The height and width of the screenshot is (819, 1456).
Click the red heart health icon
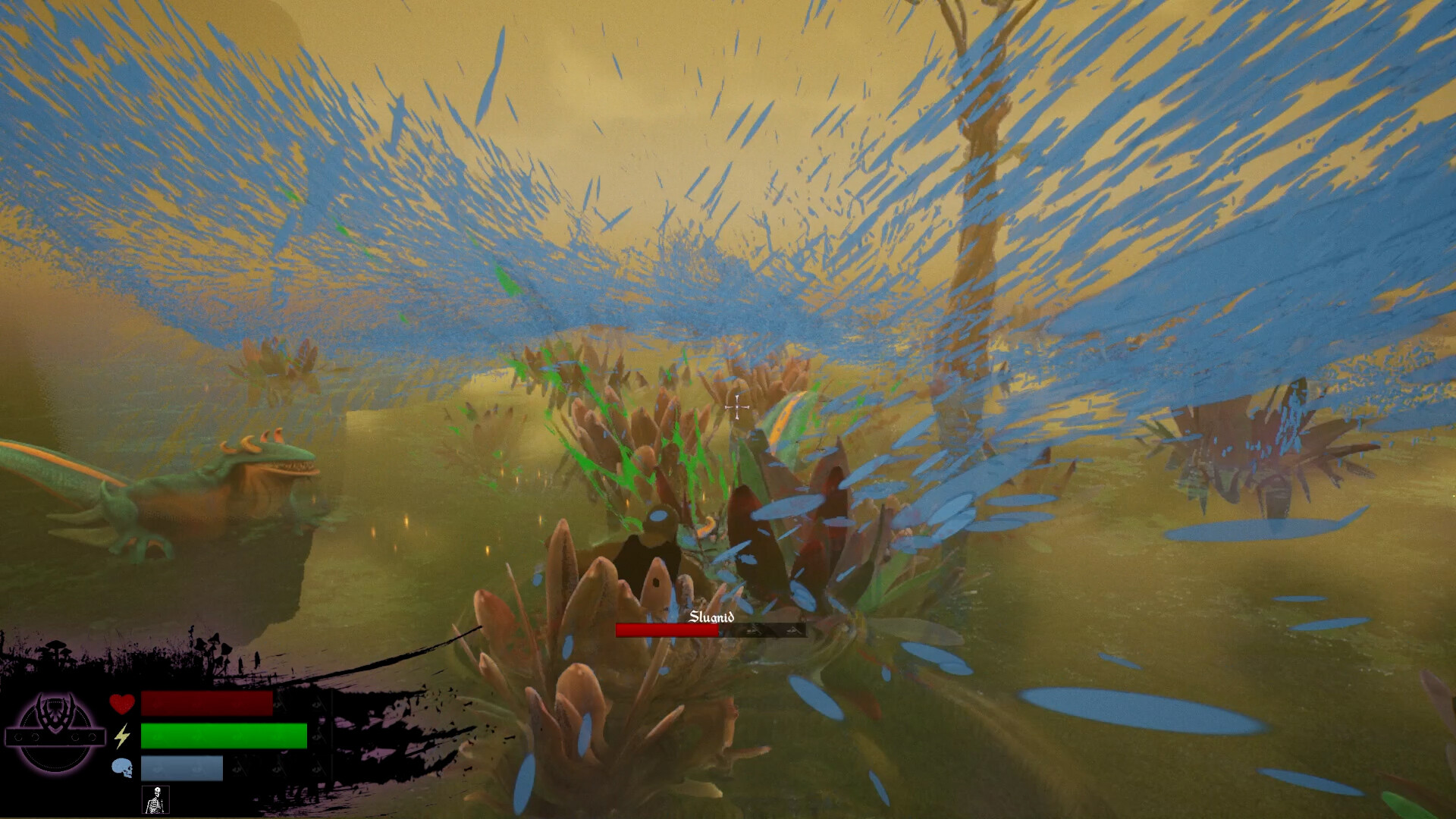[121, 704]
